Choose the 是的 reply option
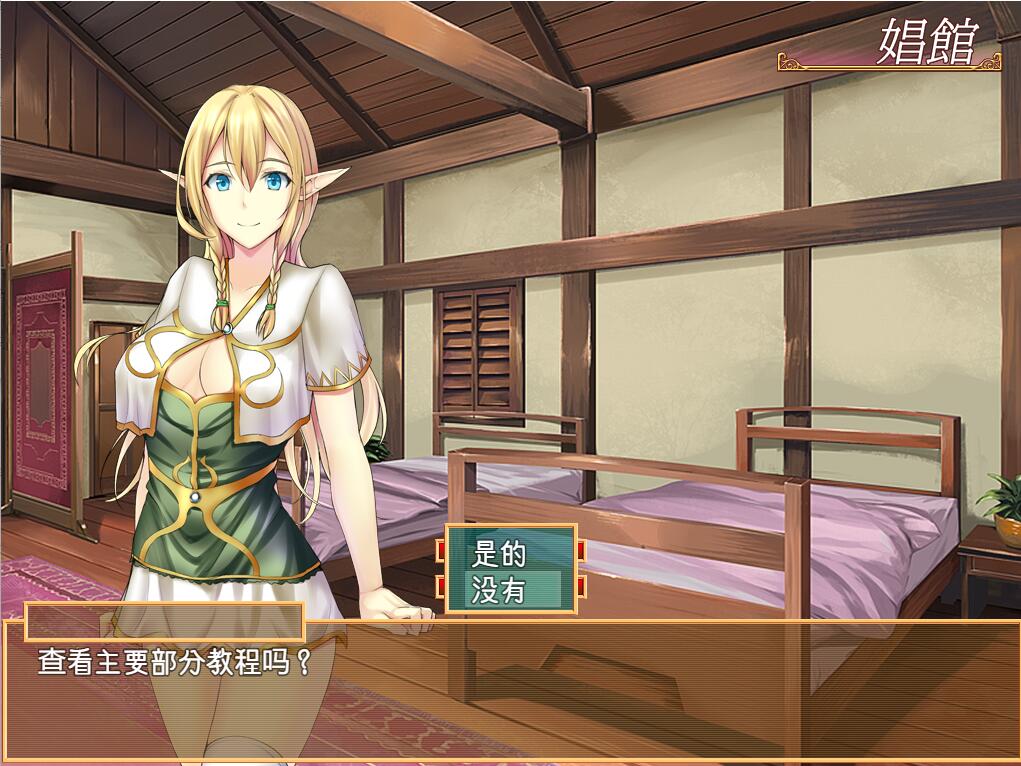 [510, 552]
